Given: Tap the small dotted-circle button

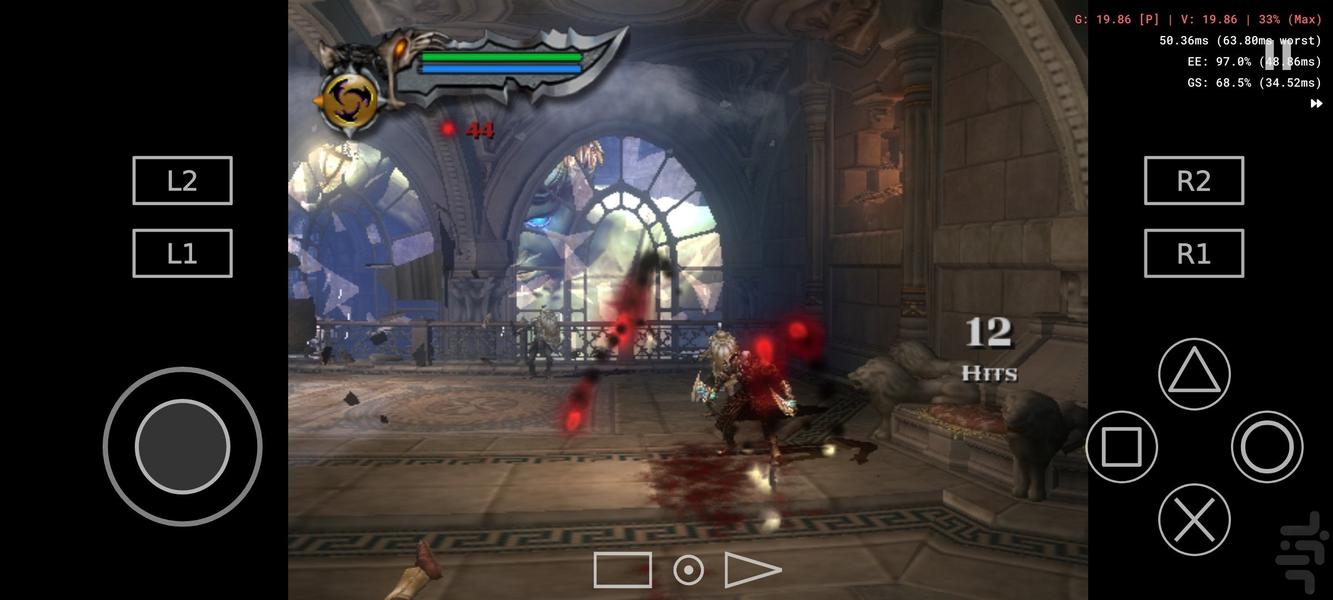Looking at the screenshot, I should [688, 570].
